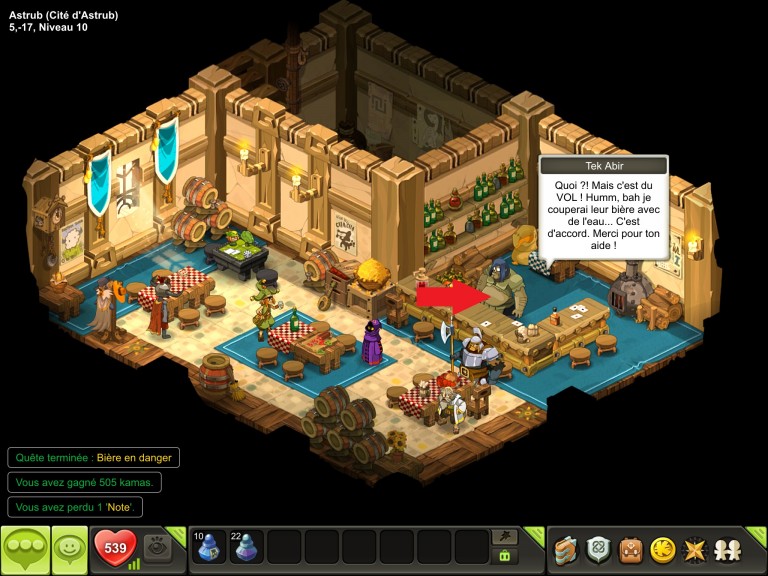Open the smiley emotes menu
The image size is (768, 576).
(x=69, y=549)
